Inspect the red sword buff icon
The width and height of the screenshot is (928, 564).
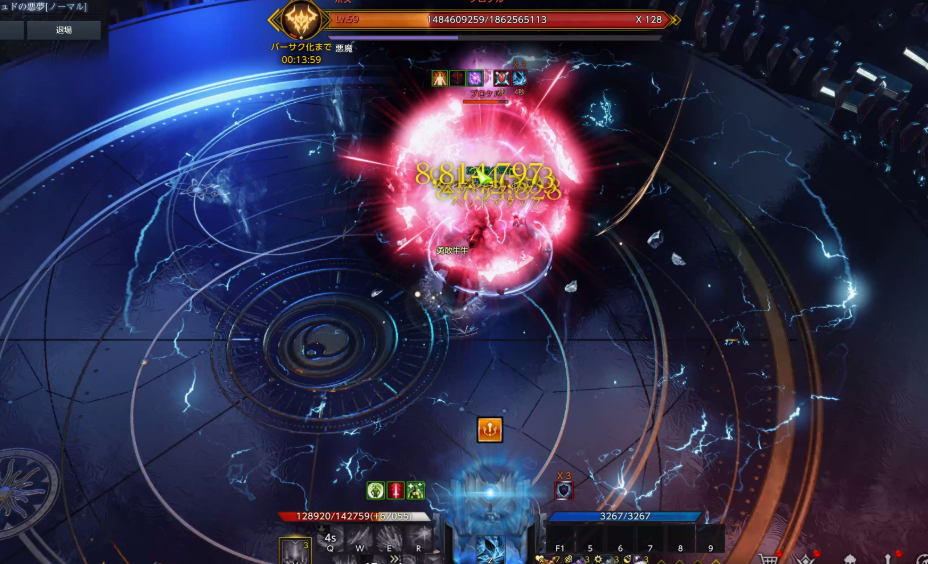point(396,490)
